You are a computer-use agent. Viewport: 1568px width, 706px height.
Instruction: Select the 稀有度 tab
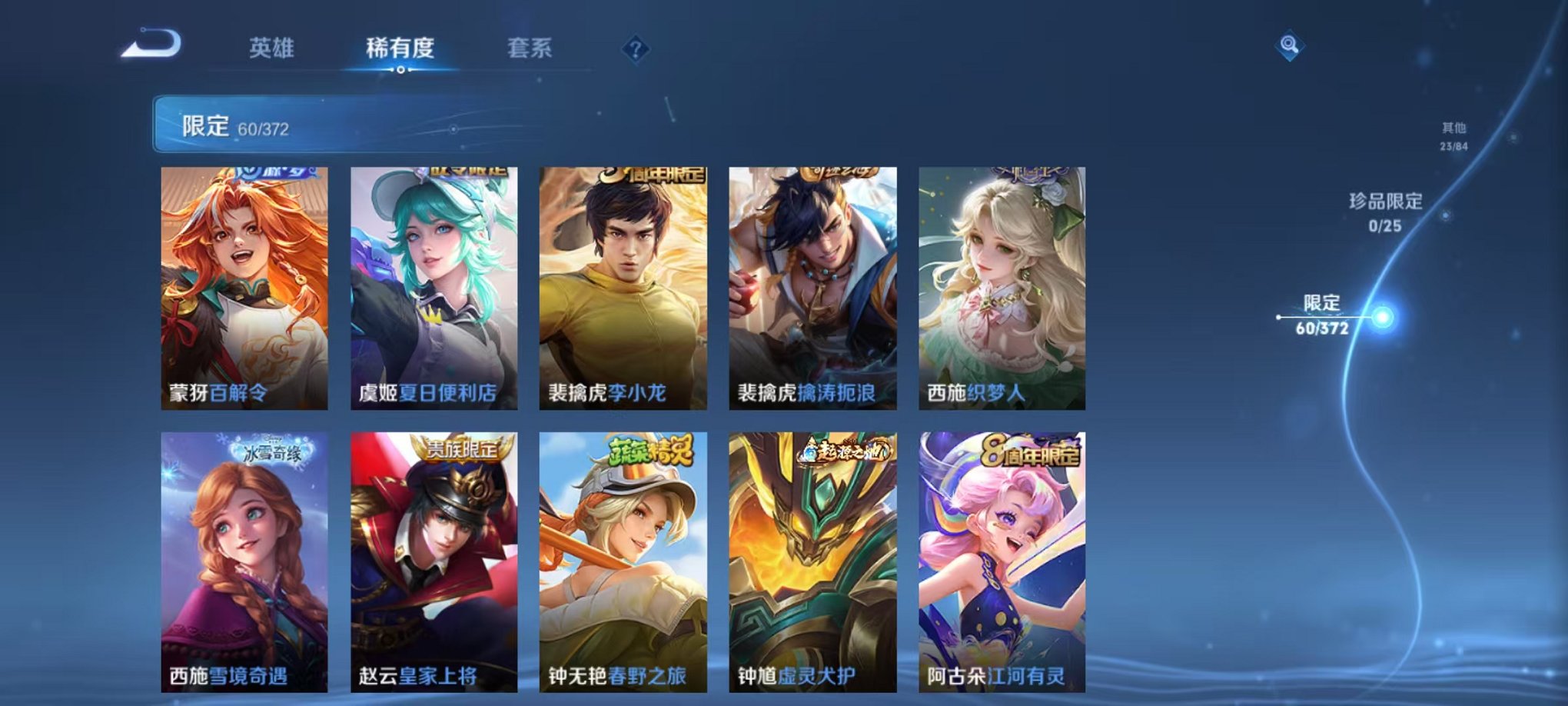401,46
